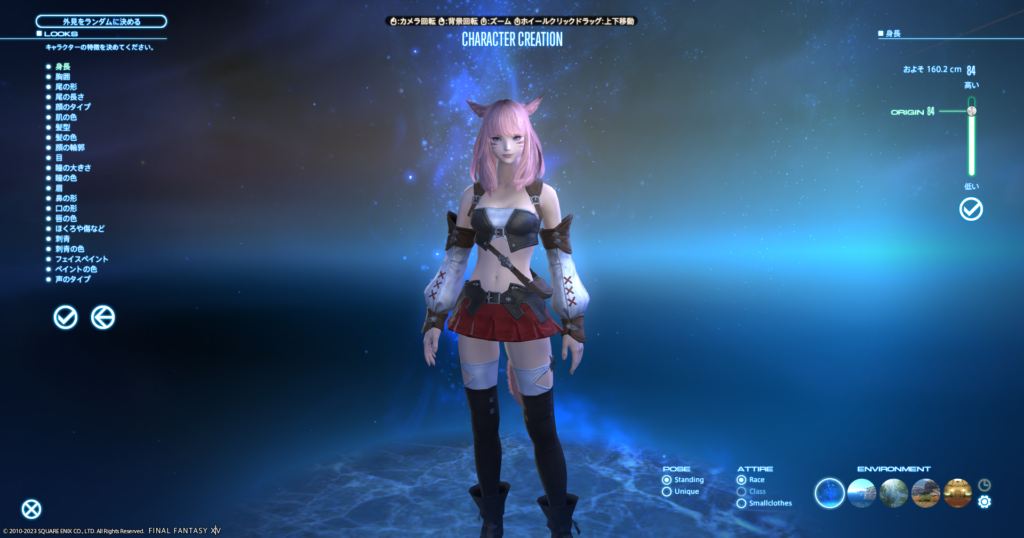Select 髪型 (hairstyle) in the Looks list
The width and height of the screenshot is (1024, 538).
point(64,127)
